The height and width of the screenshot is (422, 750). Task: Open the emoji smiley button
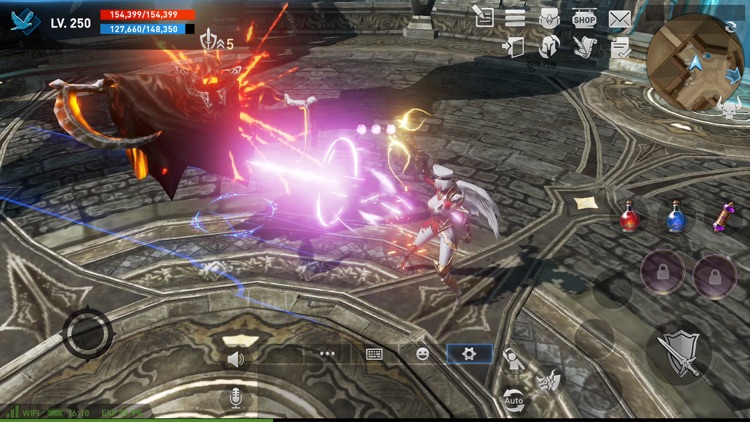click(422, 354)
